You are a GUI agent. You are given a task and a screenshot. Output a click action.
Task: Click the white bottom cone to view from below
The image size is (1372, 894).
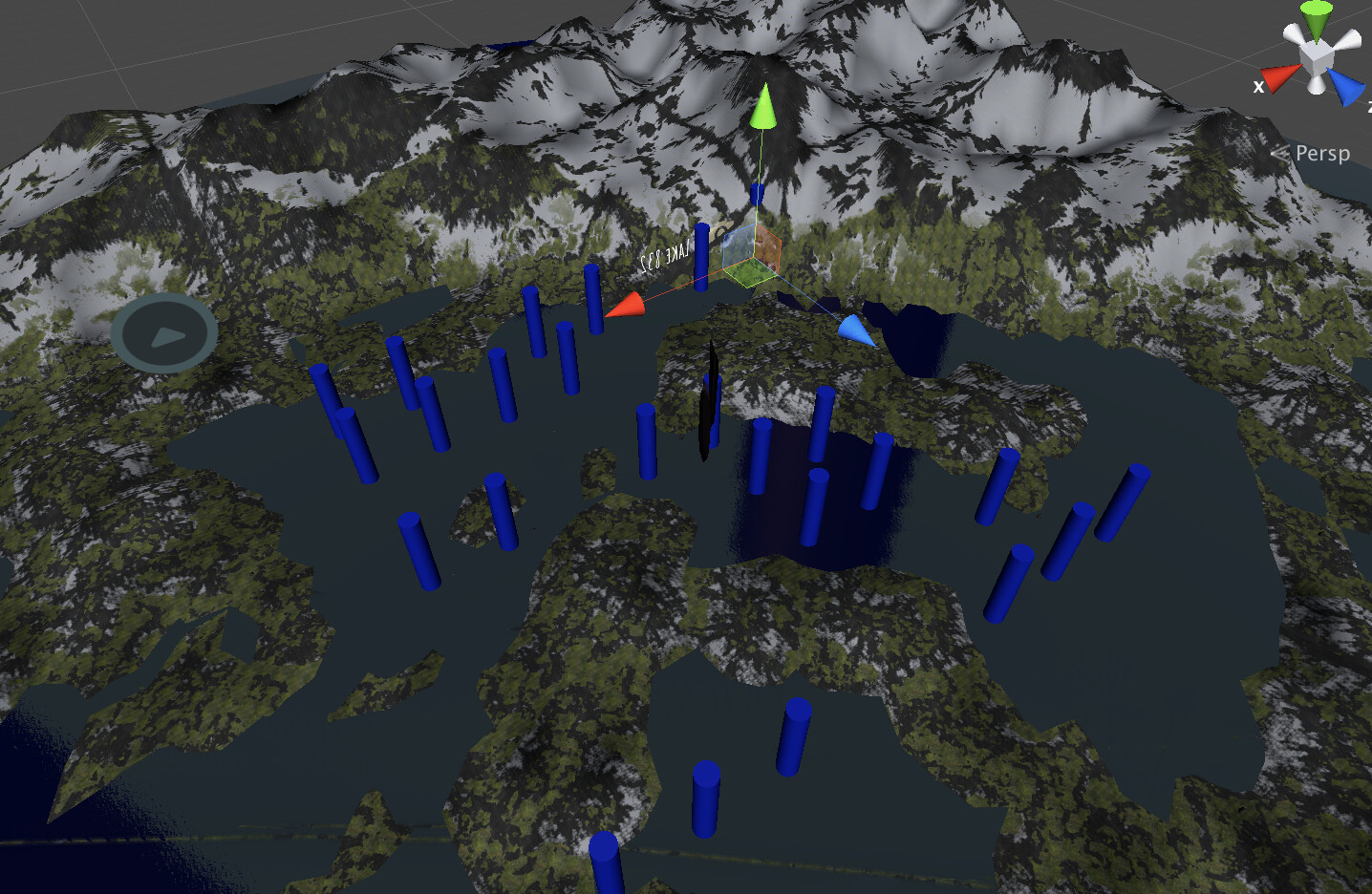(x=1315, y=86)
